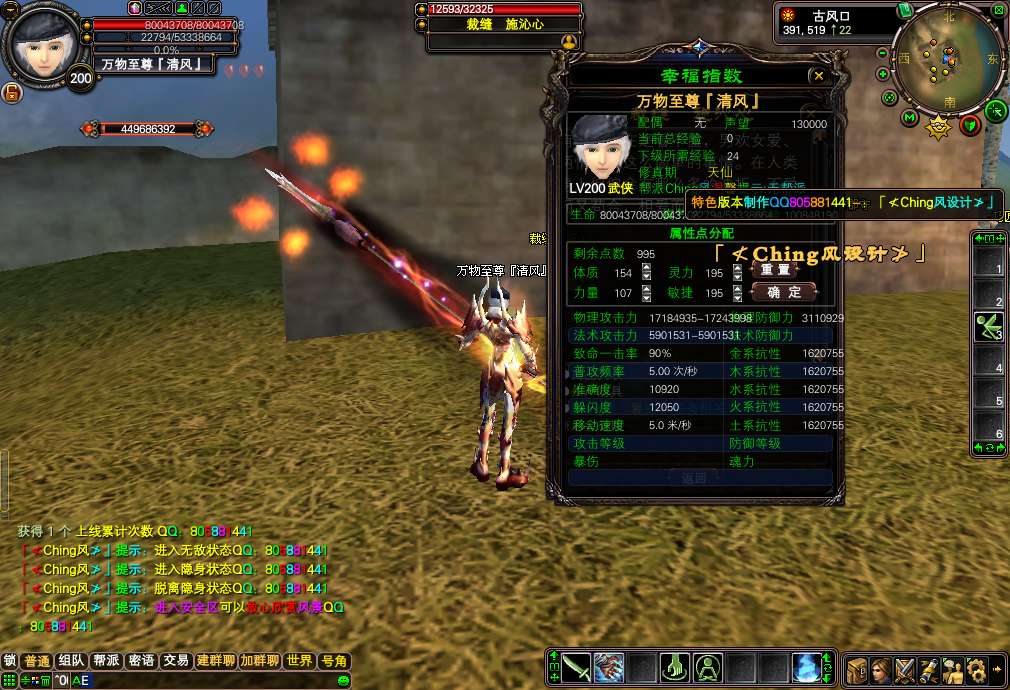Select the 组队 team chat tab
This screenshot has width=1010, height=690.
point(72,661)
